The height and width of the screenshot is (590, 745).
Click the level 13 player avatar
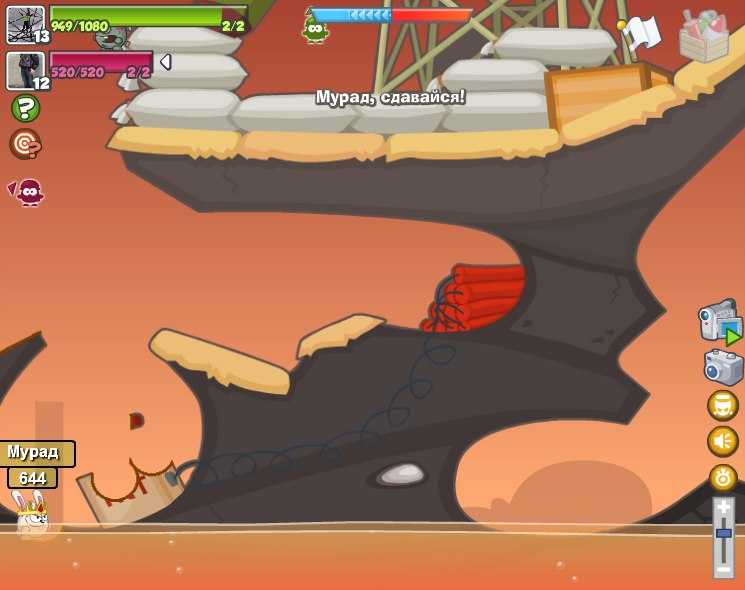pyautogui.click(x=26, y=25)
